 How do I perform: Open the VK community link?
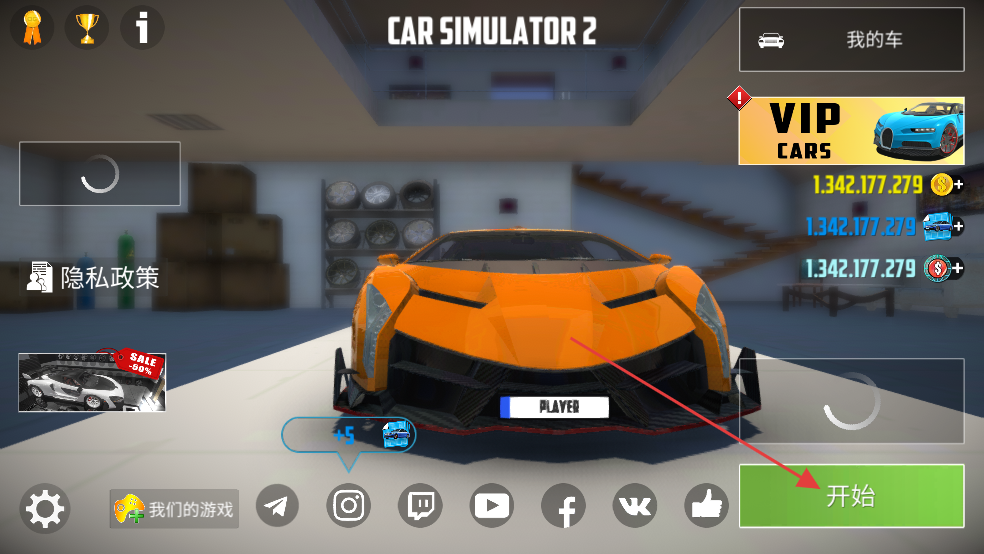pos(635,507)
